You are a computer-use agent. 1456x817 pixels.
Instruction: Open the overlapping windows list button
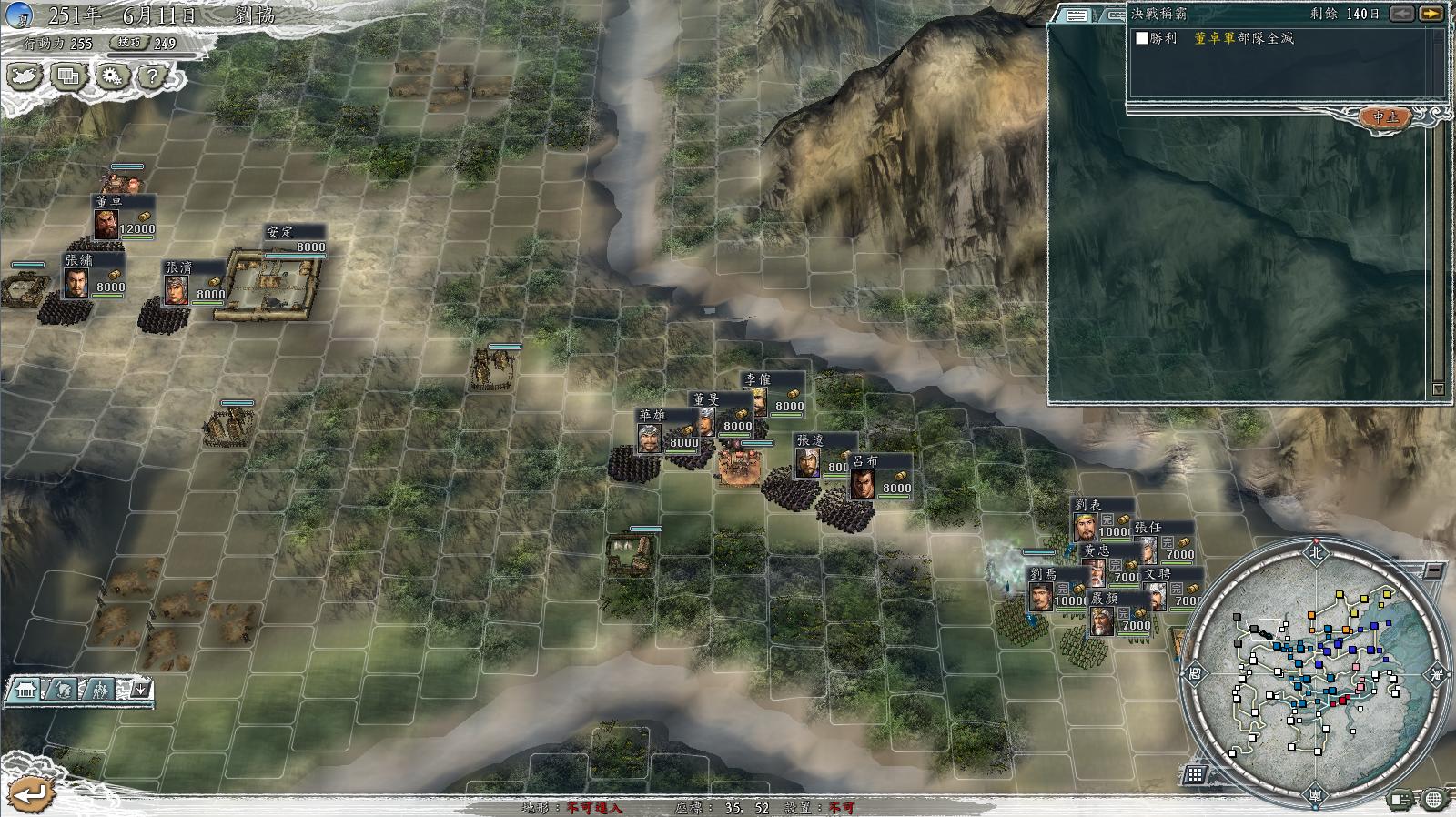pos(68,76)
